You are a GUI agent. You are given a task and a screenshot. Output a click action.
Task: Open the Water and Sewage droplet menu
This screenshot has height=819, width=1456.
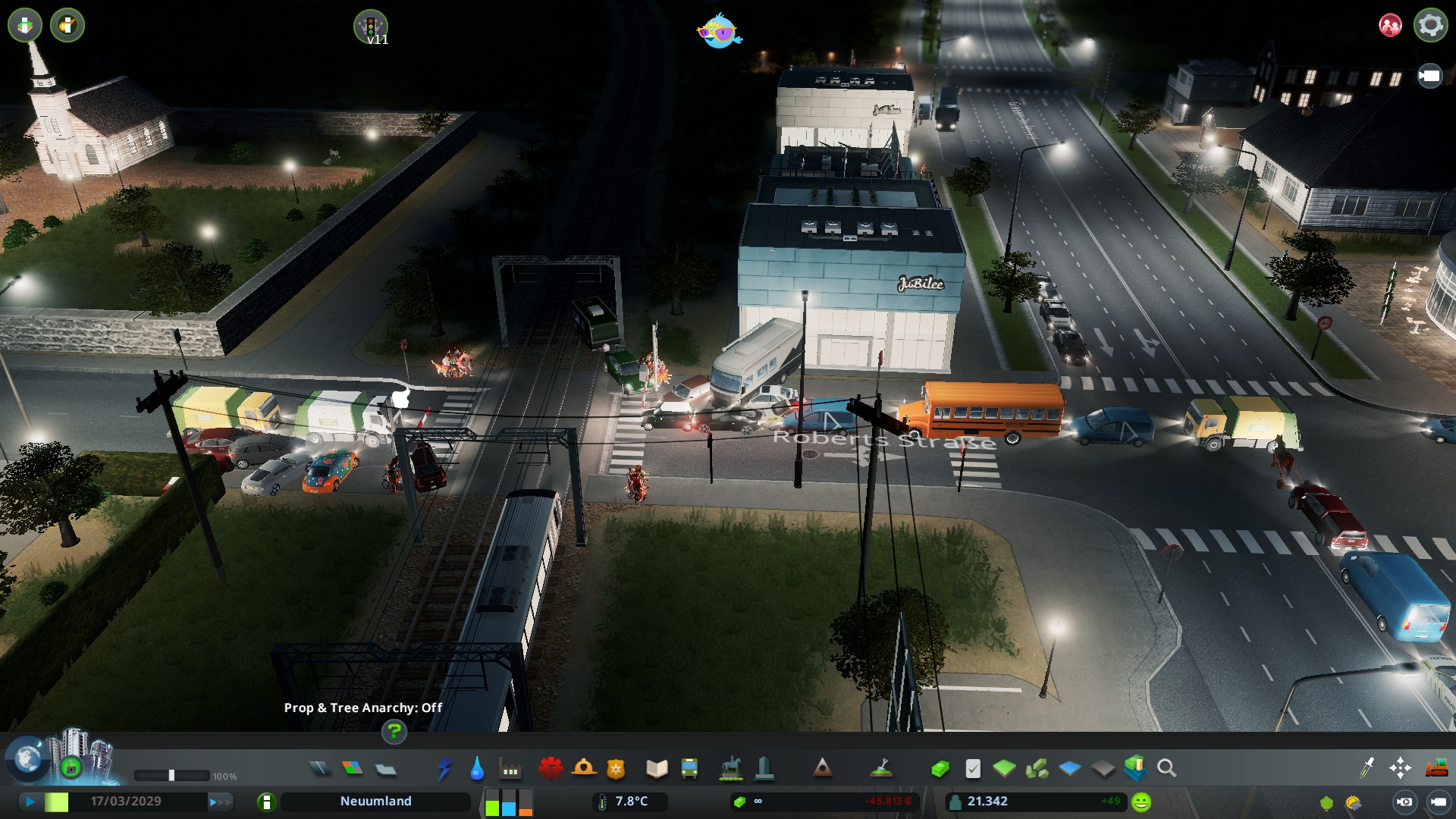coord(477,769)
